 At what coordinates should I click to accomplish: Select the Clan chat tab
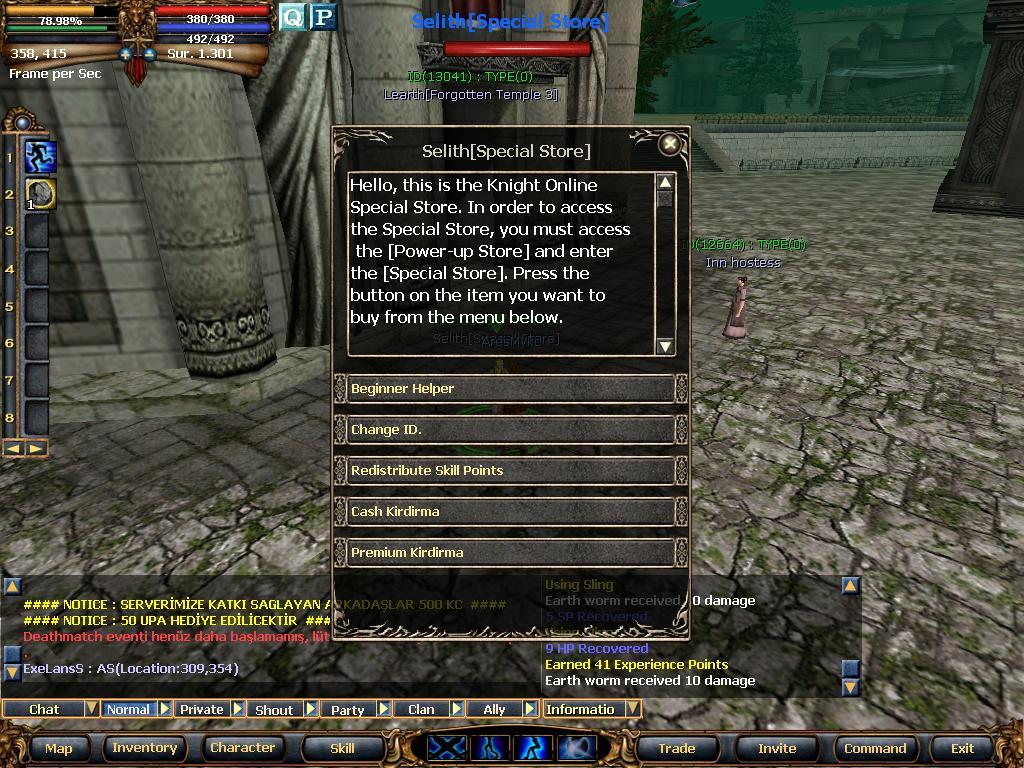pyautogui.click(x=421, y=709)
